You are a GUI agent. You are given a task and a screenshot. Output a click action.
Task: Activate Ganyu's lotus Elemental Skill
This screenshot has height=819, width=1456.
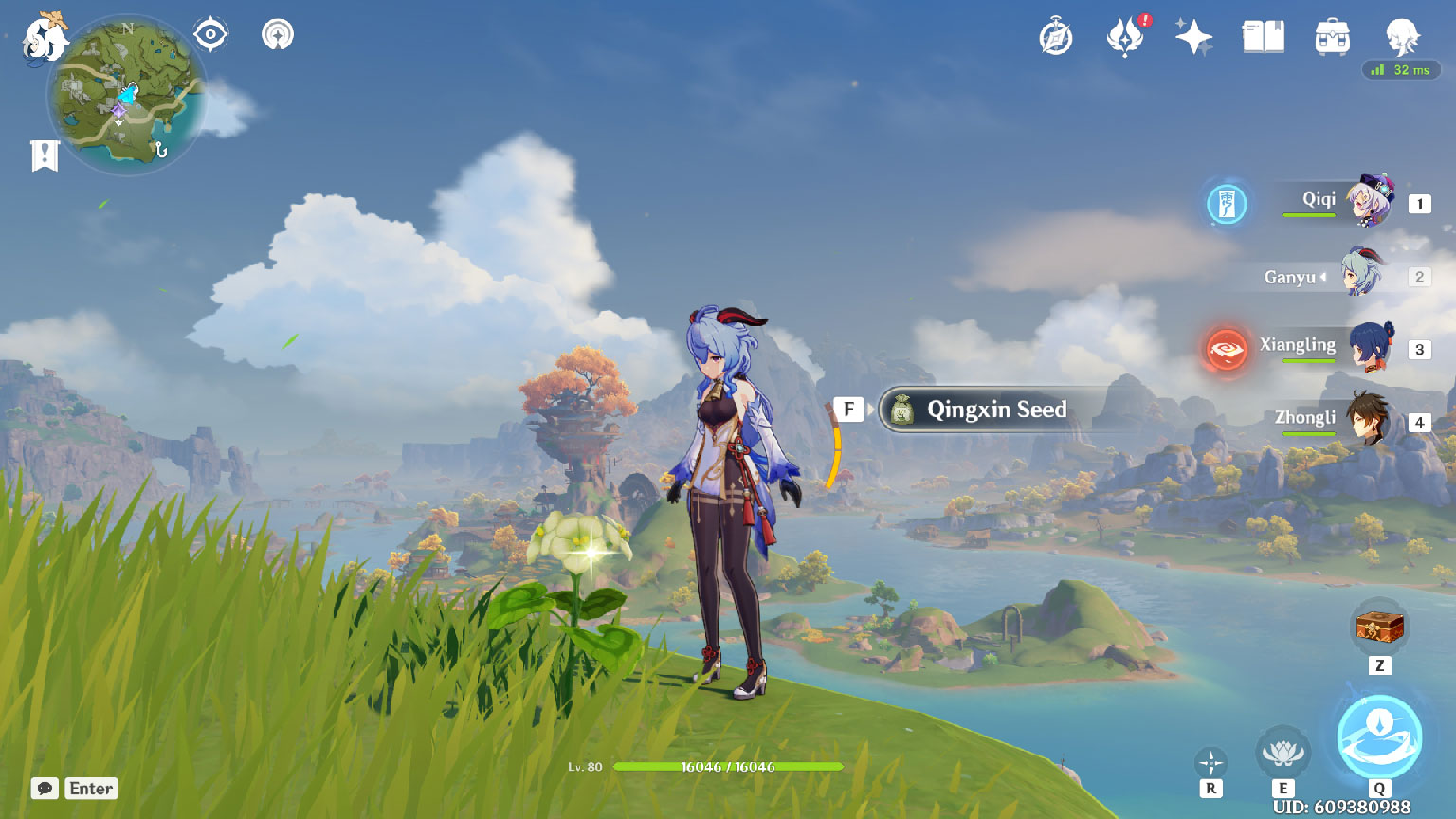coord(1283,754)
